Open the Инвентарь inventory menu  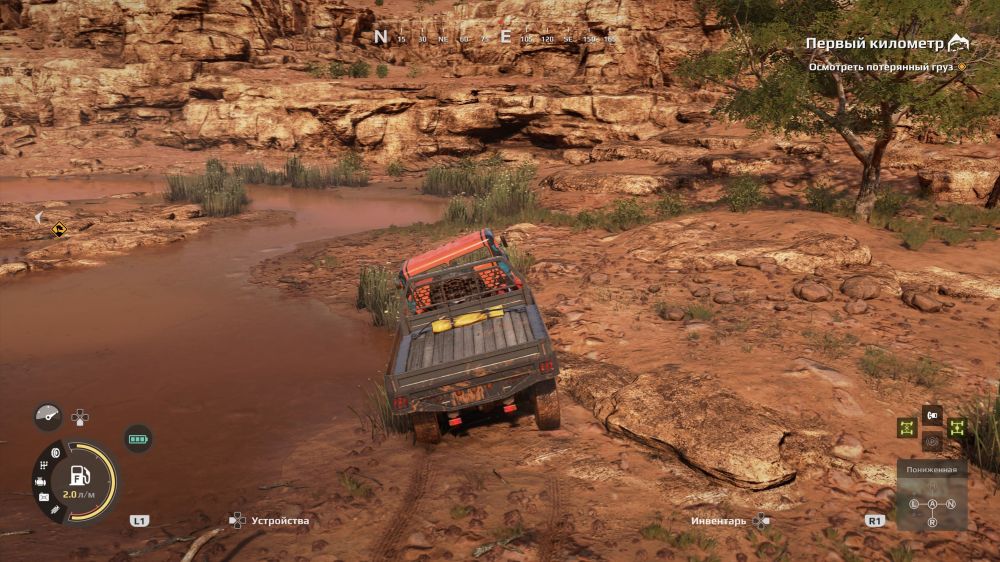click(x=718, y=521)
